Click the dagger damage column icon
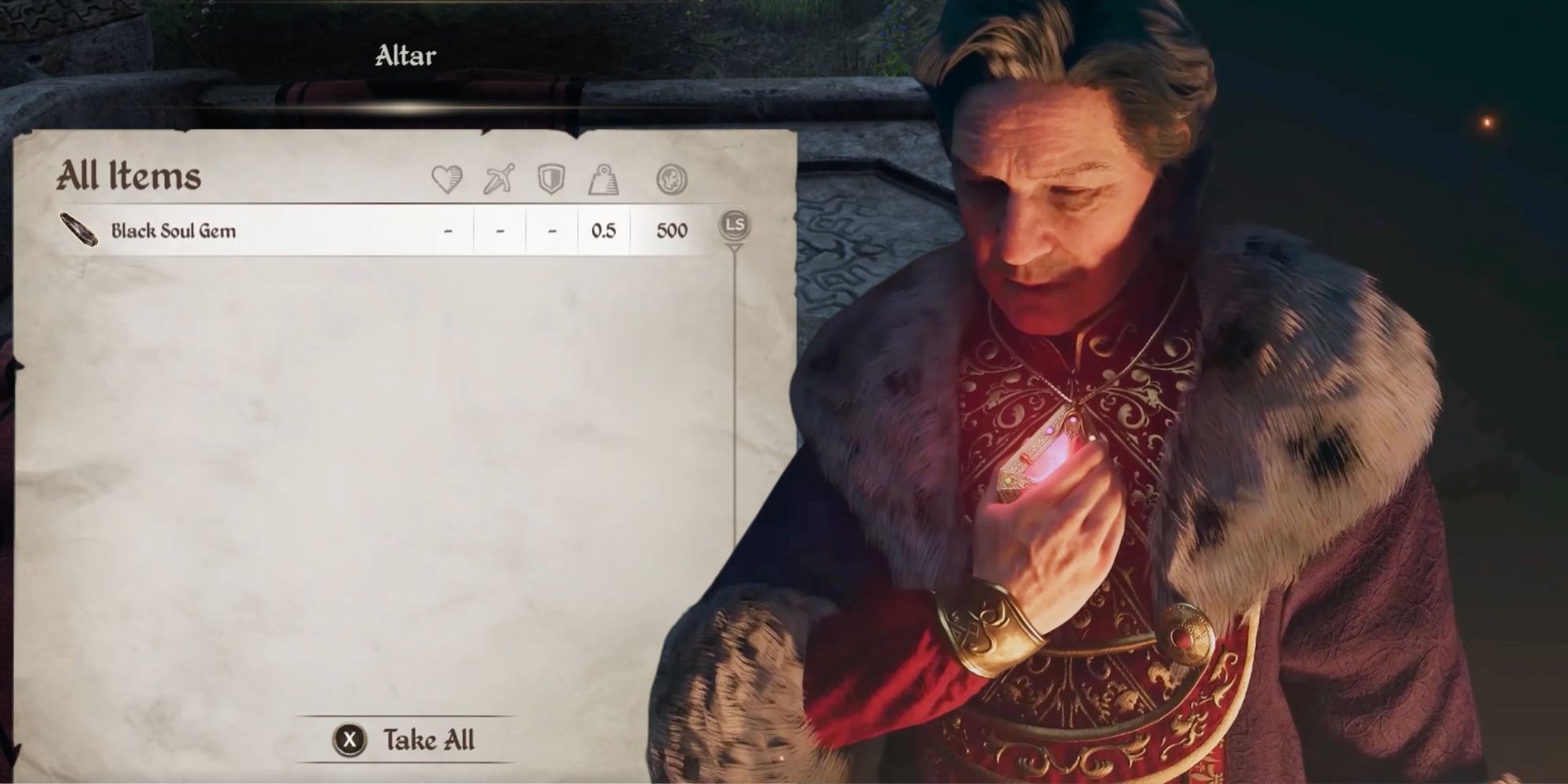The width and height of the screenshot is (1568, 784). [x=501, y=179]
